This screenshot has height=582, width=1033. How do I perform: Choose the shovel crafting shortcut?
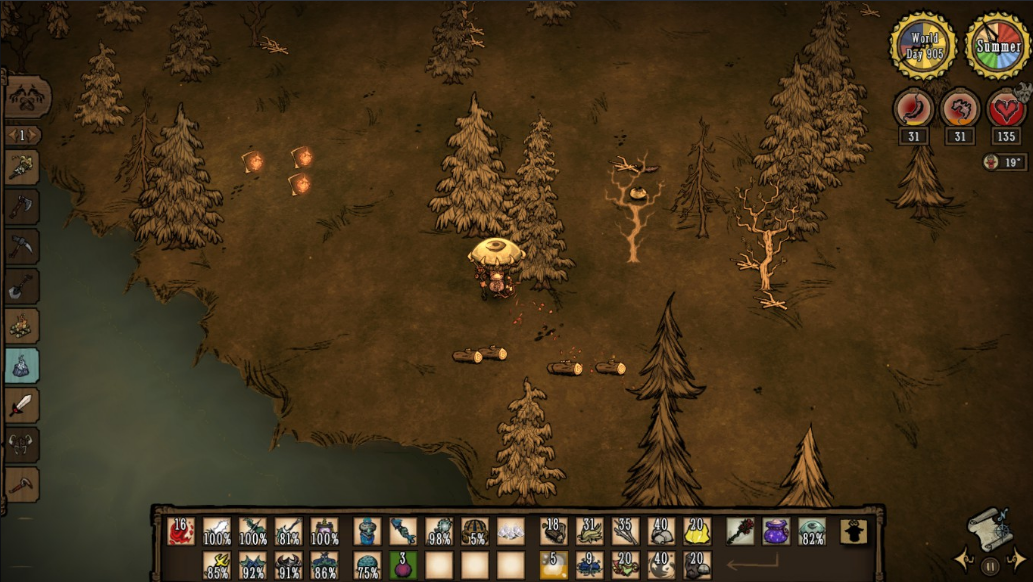pyautogui.click(x=22, y=287)
